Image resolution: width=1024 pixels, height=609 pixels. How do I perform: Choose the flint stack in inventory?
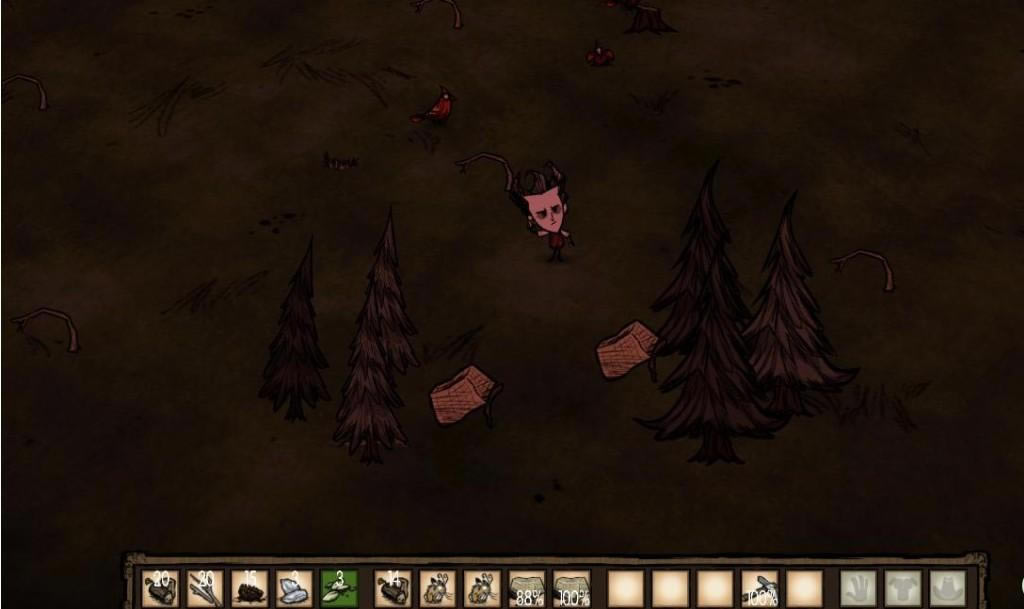click(294, 588)
